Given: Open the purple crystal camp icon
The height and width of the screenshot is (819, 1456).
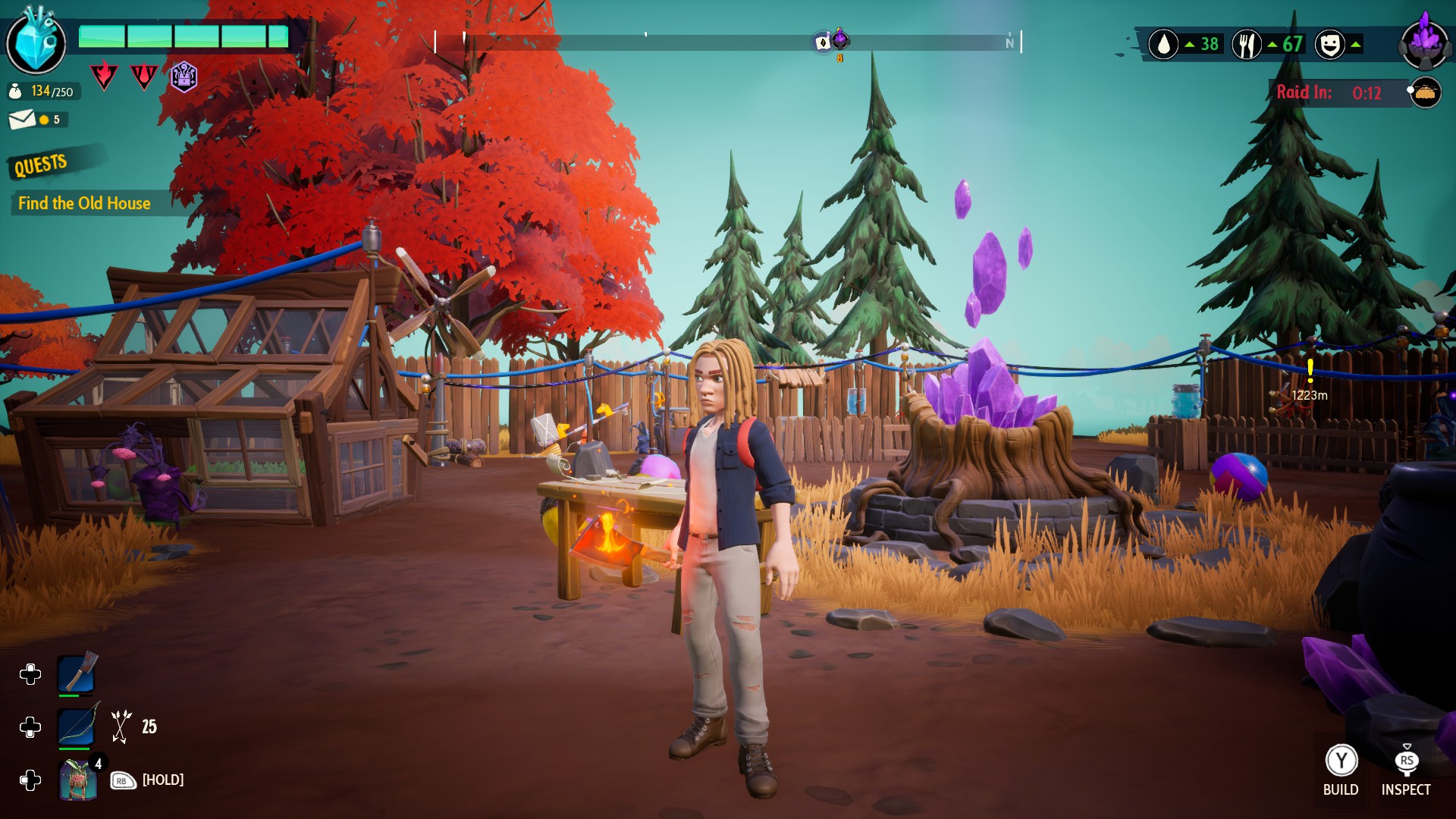Looking at the screenshot, I should click(1425, 43).
